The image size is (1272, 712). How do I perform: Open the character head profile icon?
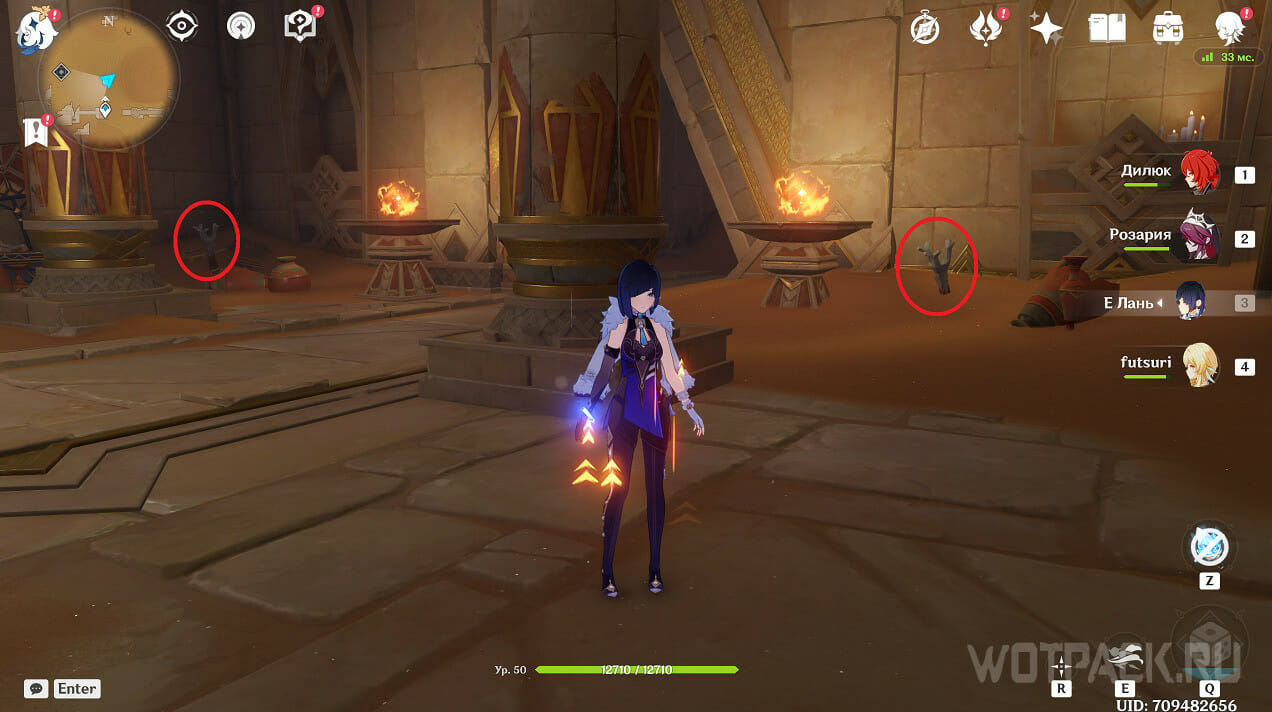[x=1229, y=28]
